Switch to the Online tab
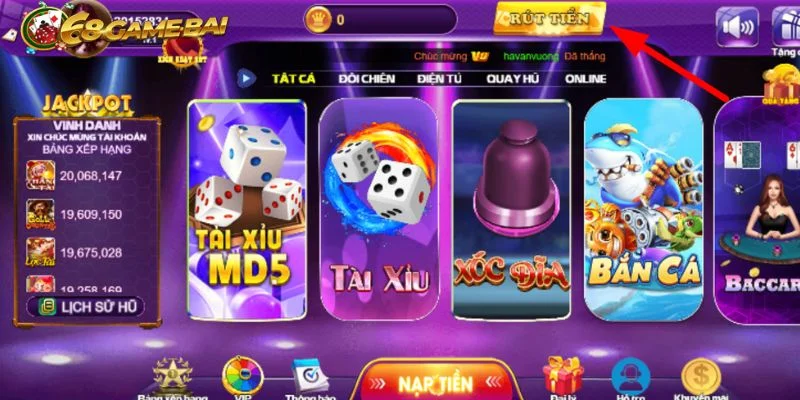Image resolution: width=800 pixels, height=400 pixels. click(x=585, y=78)
